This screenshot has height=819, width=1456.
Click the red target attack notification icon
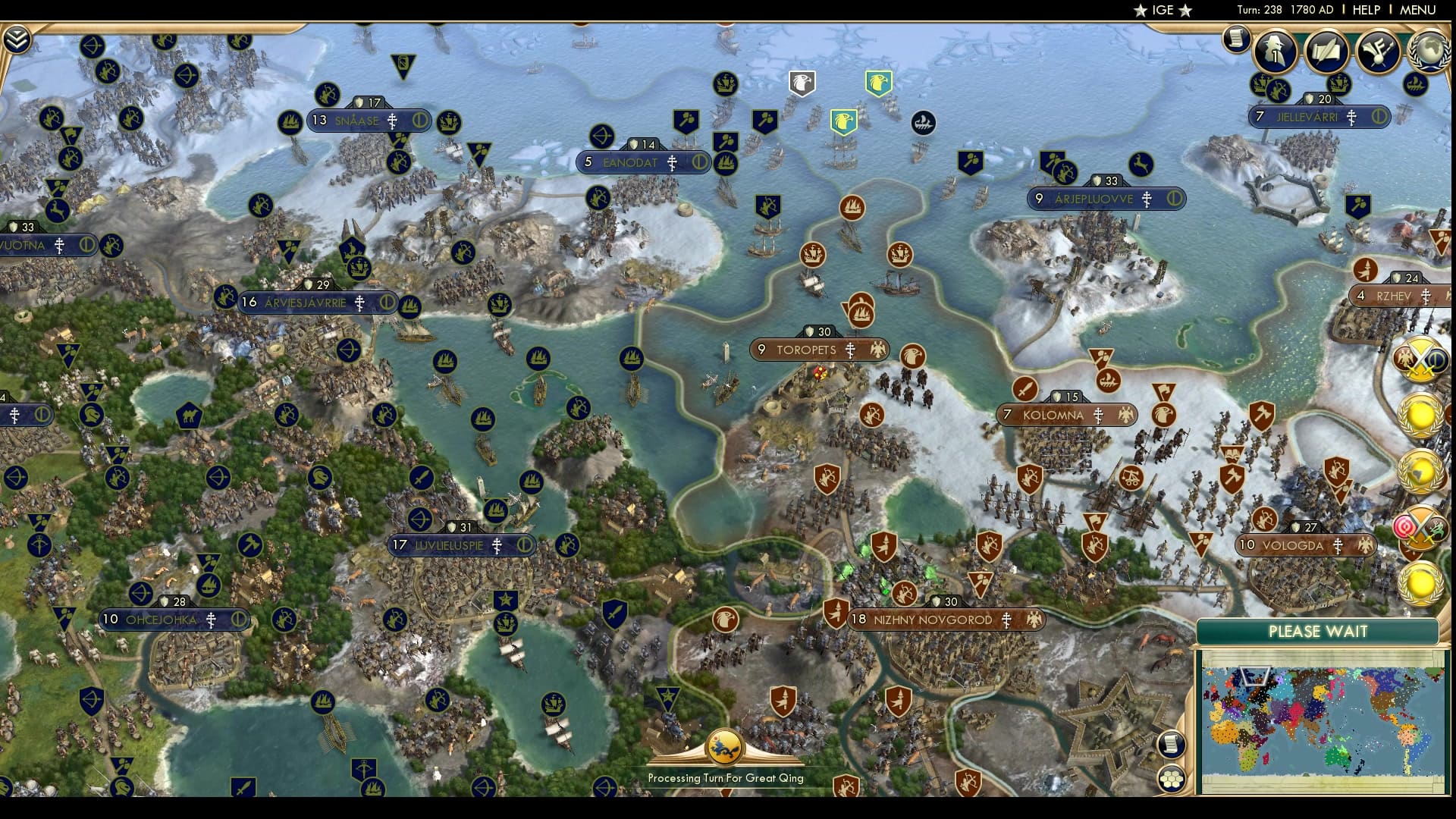click(1405, 526)
